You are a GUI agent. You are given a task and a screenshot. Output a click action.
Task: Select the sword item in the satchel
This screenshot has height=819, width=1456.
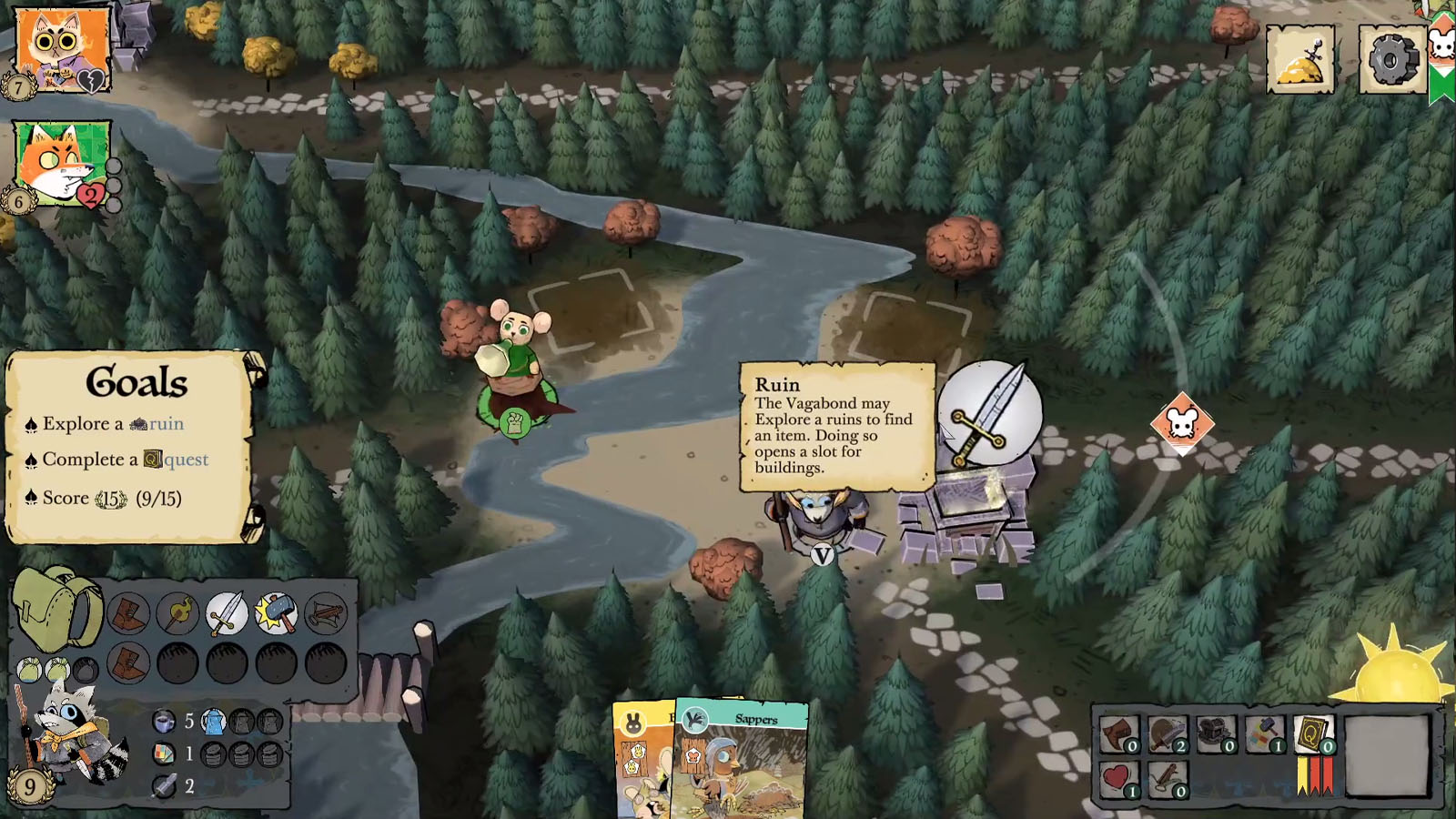pos(226,614)
